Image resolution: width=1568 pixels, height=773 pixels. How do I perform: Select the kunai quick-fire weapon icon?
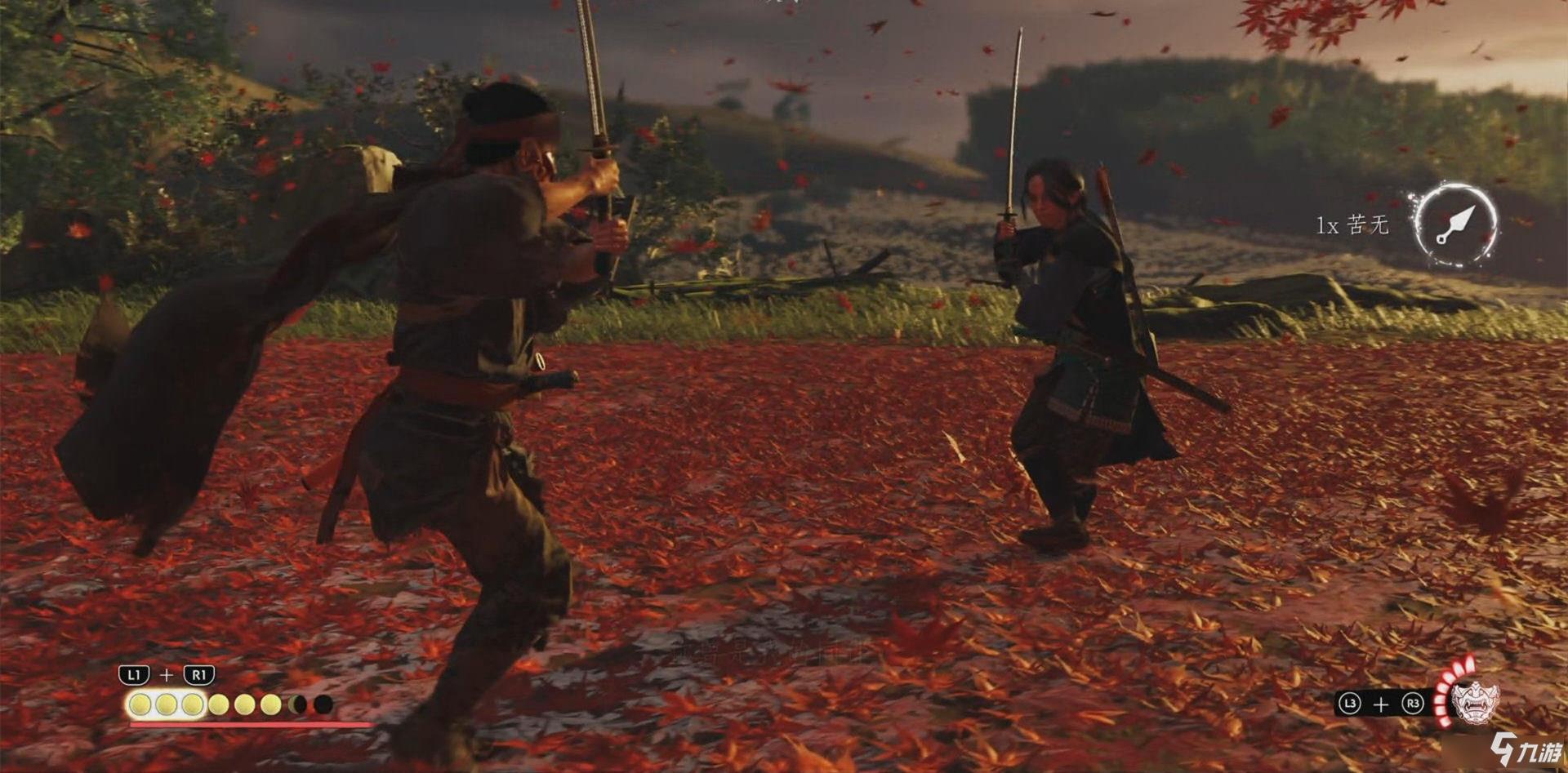point(1455,224)
